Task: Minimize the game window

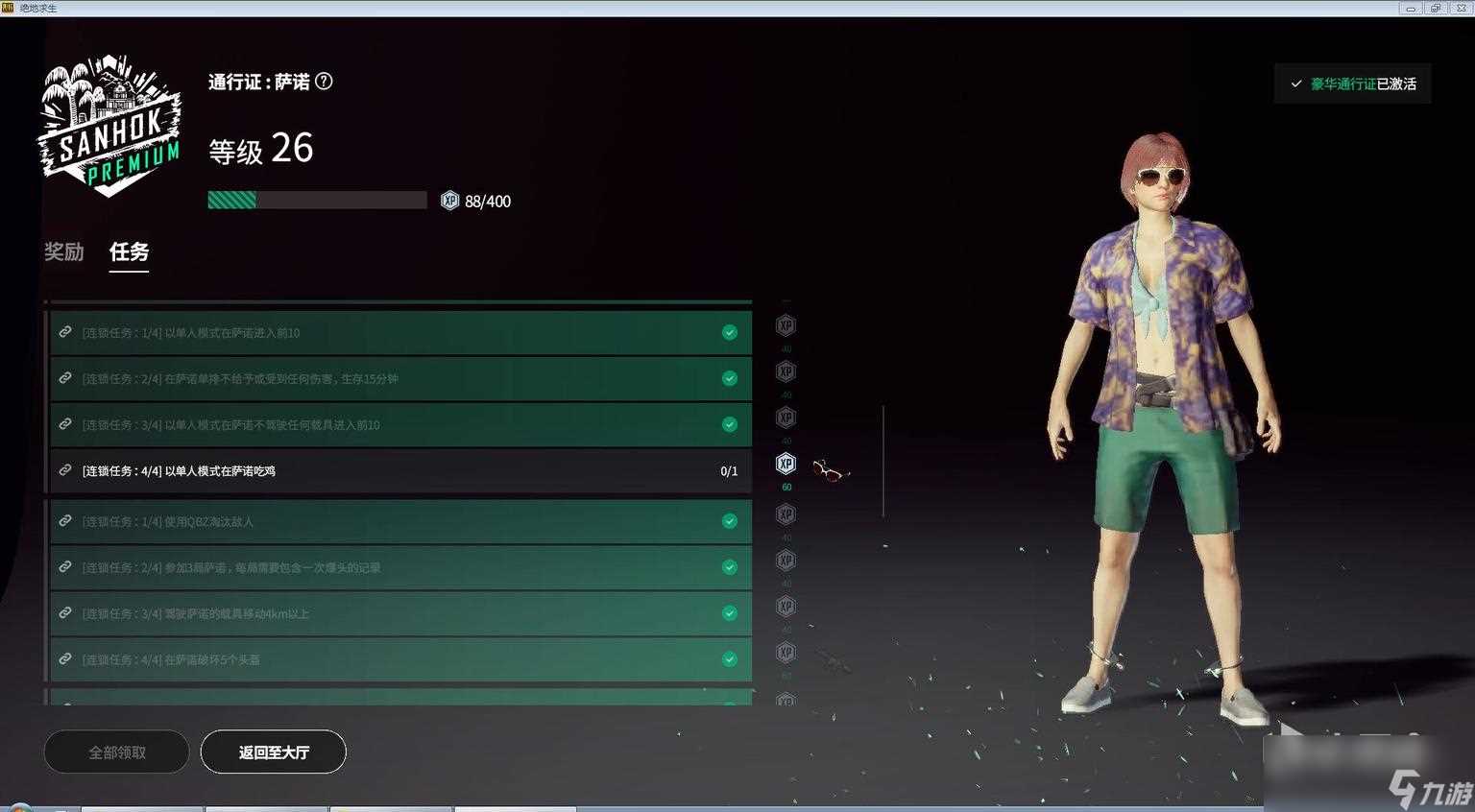Action: point(1411,8)
